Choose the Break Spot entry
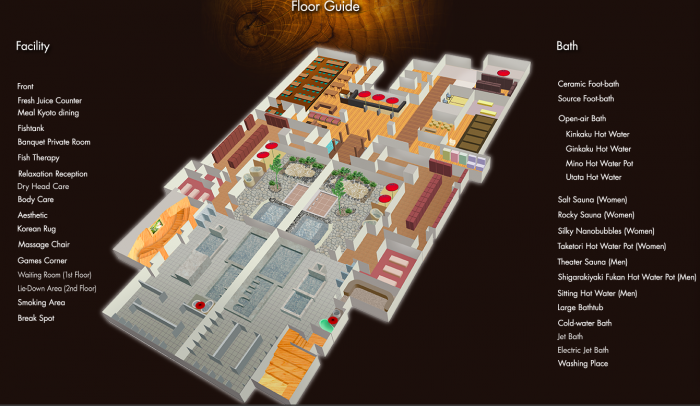The width and height of the screenshot is (700, 406). click(x=36, y=318)
